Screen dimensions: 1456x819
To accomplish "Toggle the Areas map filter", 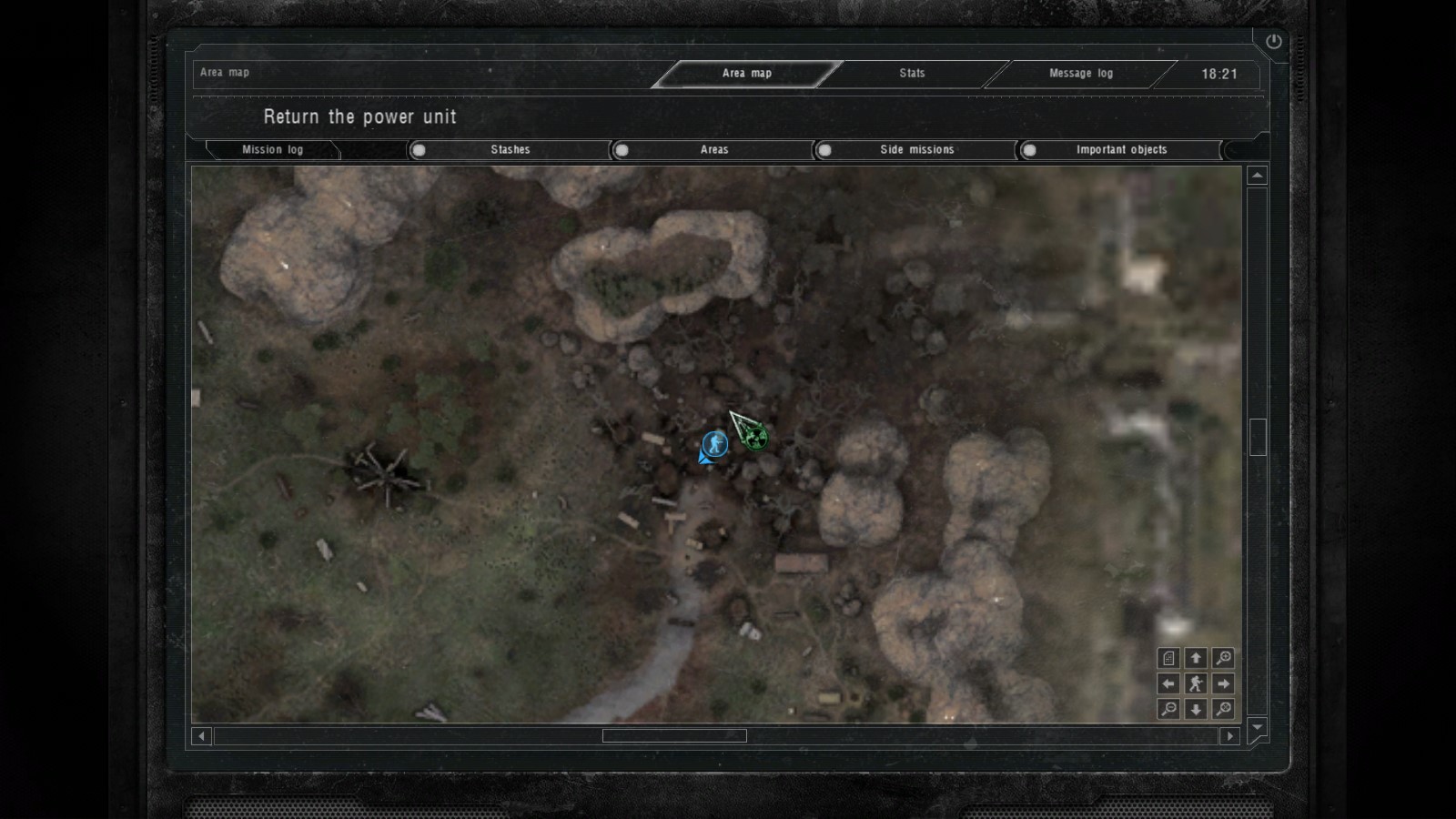I will tap(622, 150).
